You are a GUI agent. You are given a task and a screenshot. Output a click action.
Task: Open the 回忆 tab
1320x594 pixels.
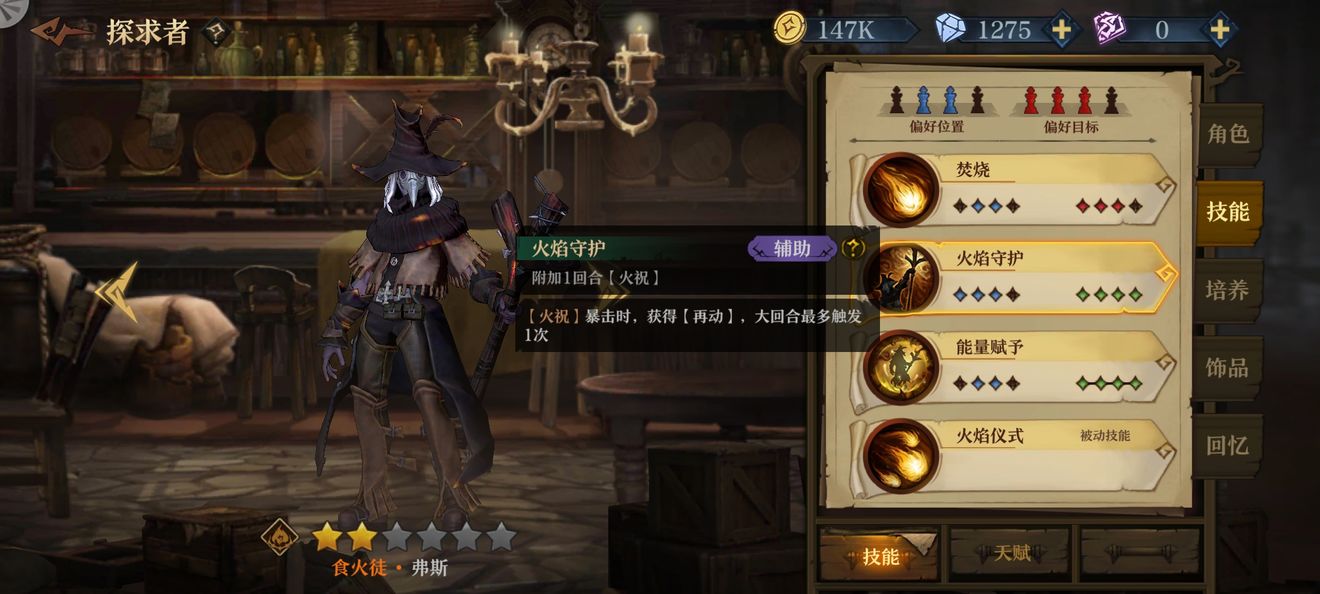(1228, 446)
